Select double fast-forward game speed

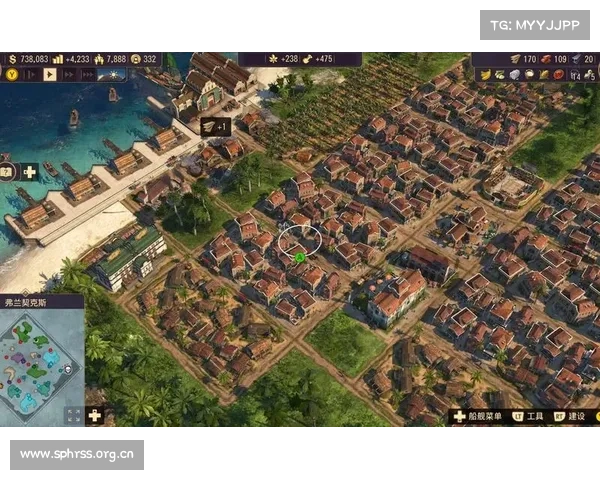pyautogui.click(x=69, y=74)
